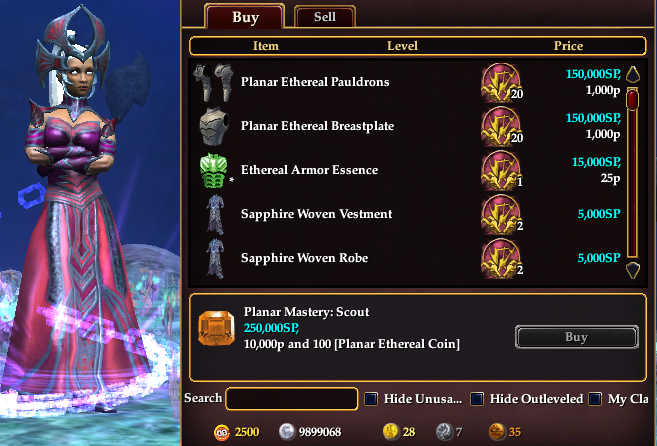Click the Planar Mastery: Scout orange gem icon
Screen dimensions: 657x446
(x=215, y=329)
